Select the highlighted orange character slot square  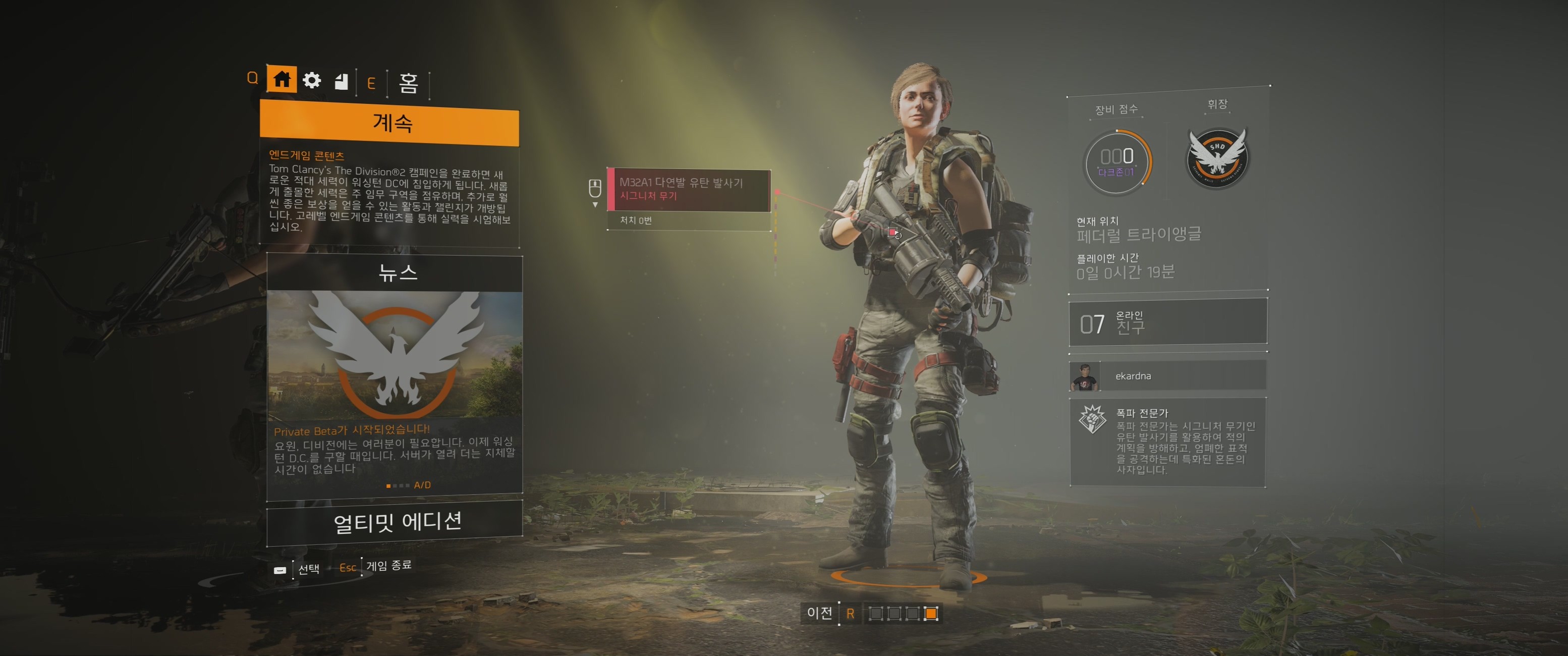click(x=931, y=614)
